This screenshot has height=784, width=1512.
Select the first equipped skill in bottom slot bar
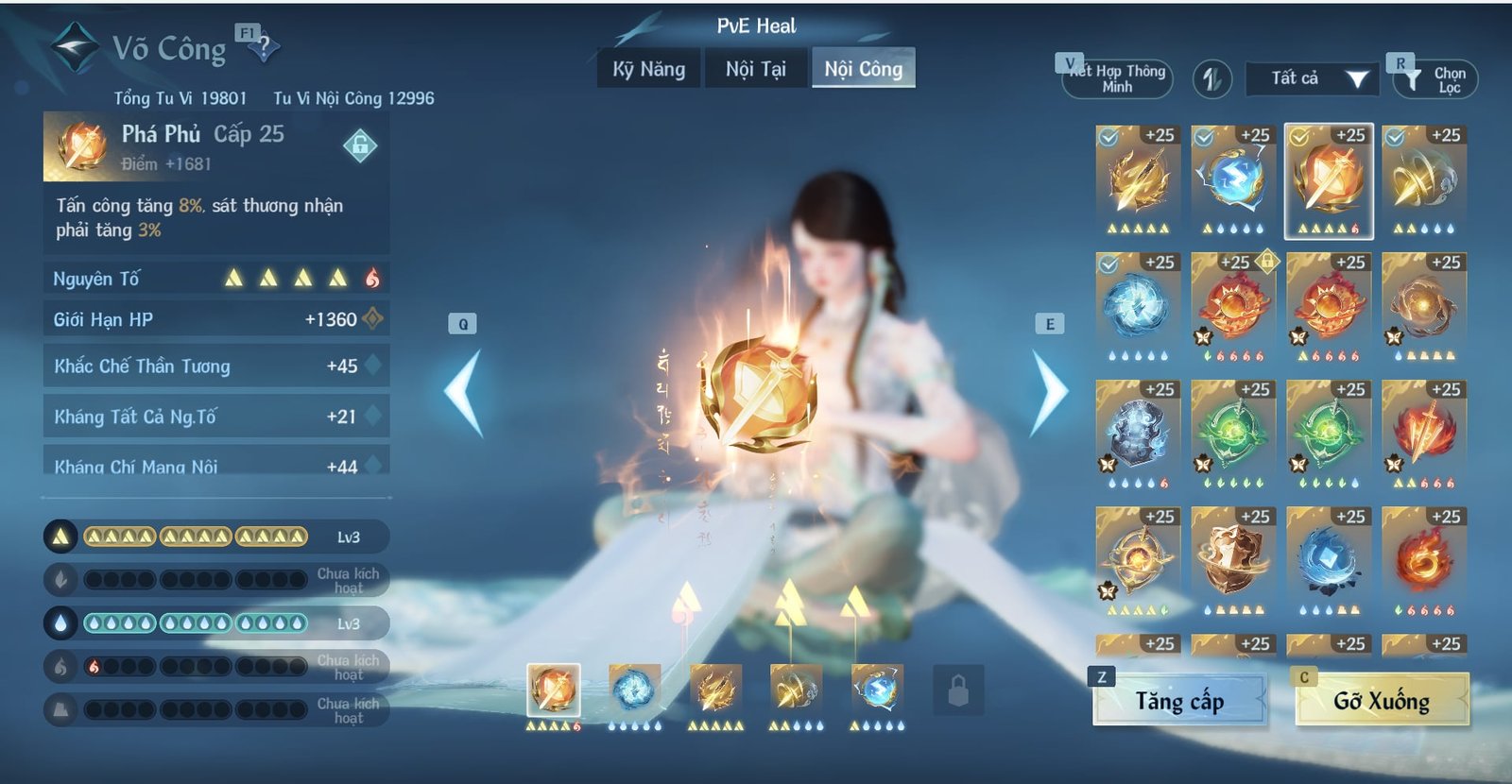(x=554, y=688)
